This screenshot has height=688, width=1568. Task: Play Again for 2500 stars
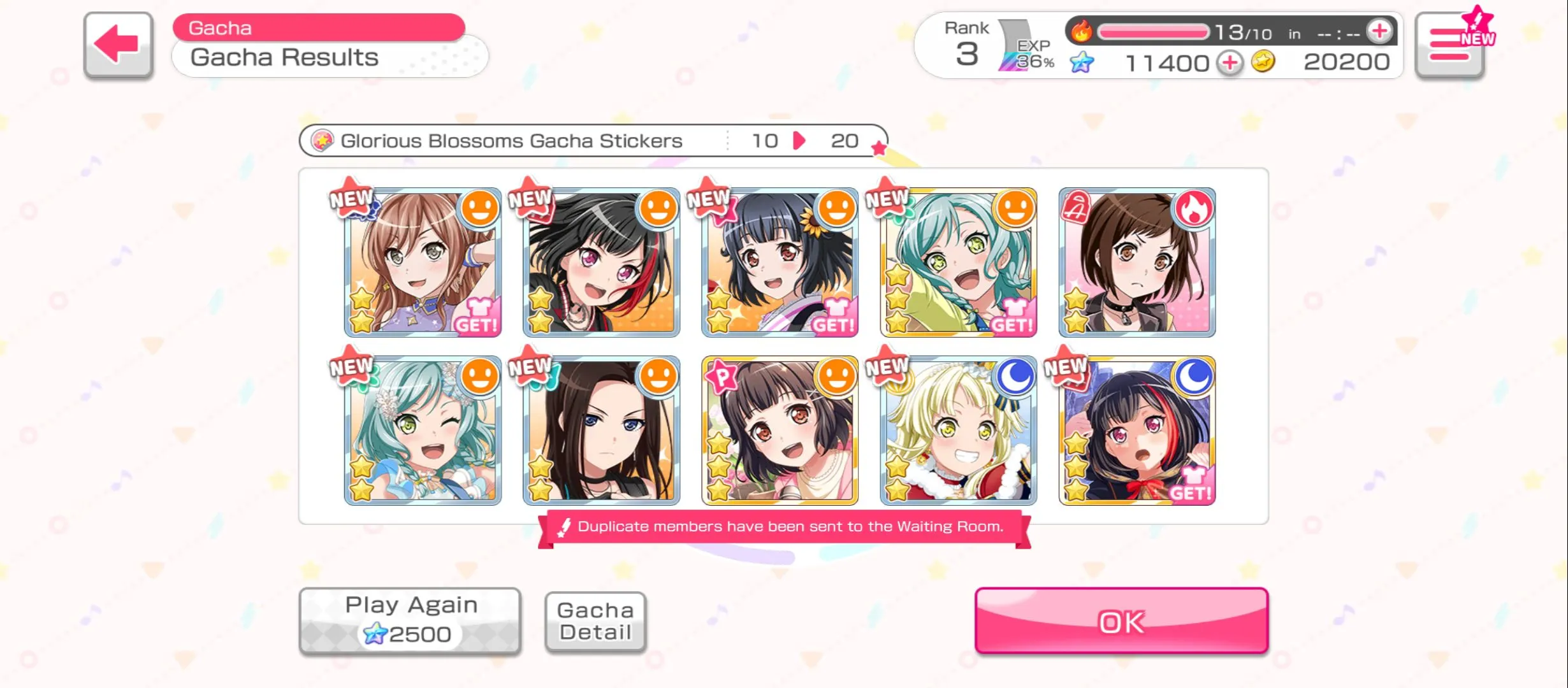coord(410,620)
